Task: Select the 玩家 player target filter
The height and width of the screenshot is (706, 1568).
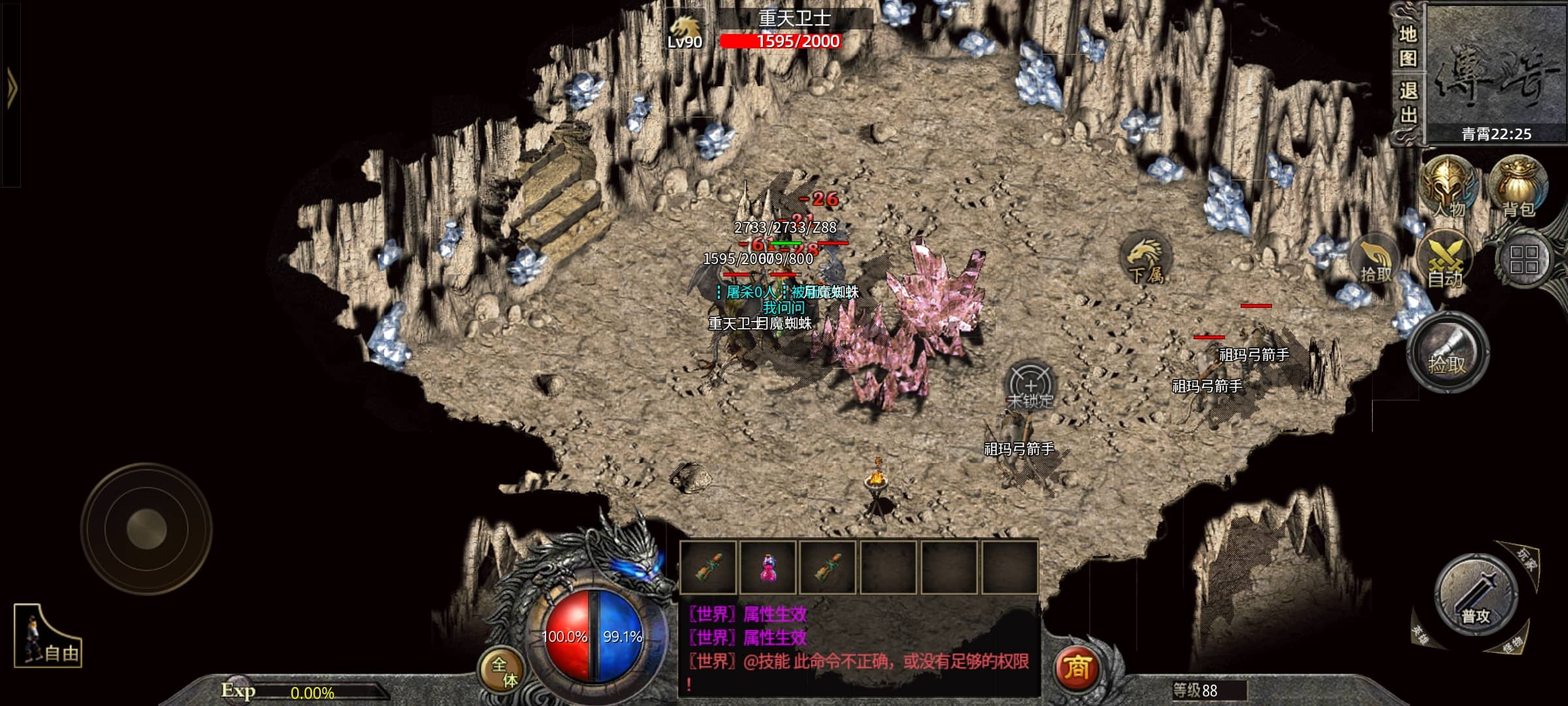Action: click(x=1526, y=560)
